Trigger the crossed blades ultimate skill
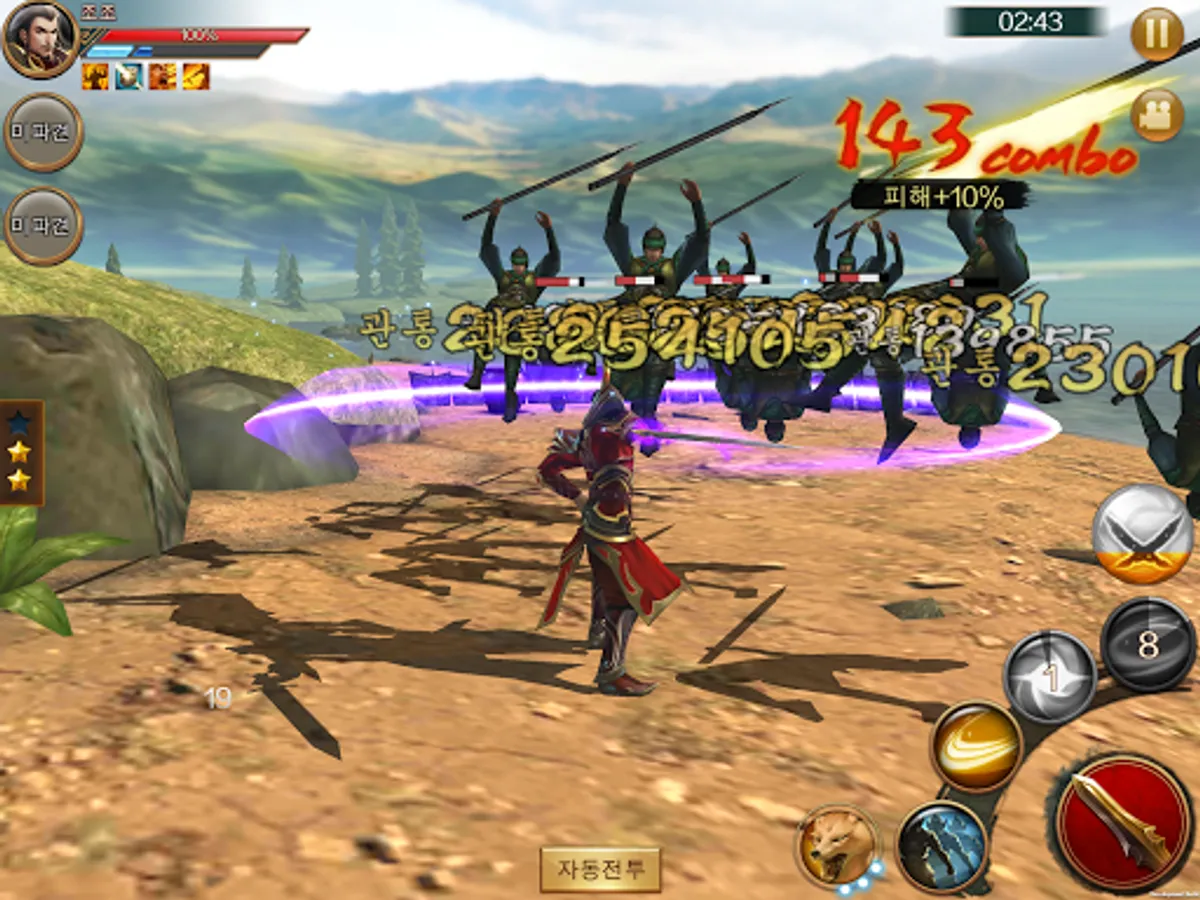 (1143, 533)
